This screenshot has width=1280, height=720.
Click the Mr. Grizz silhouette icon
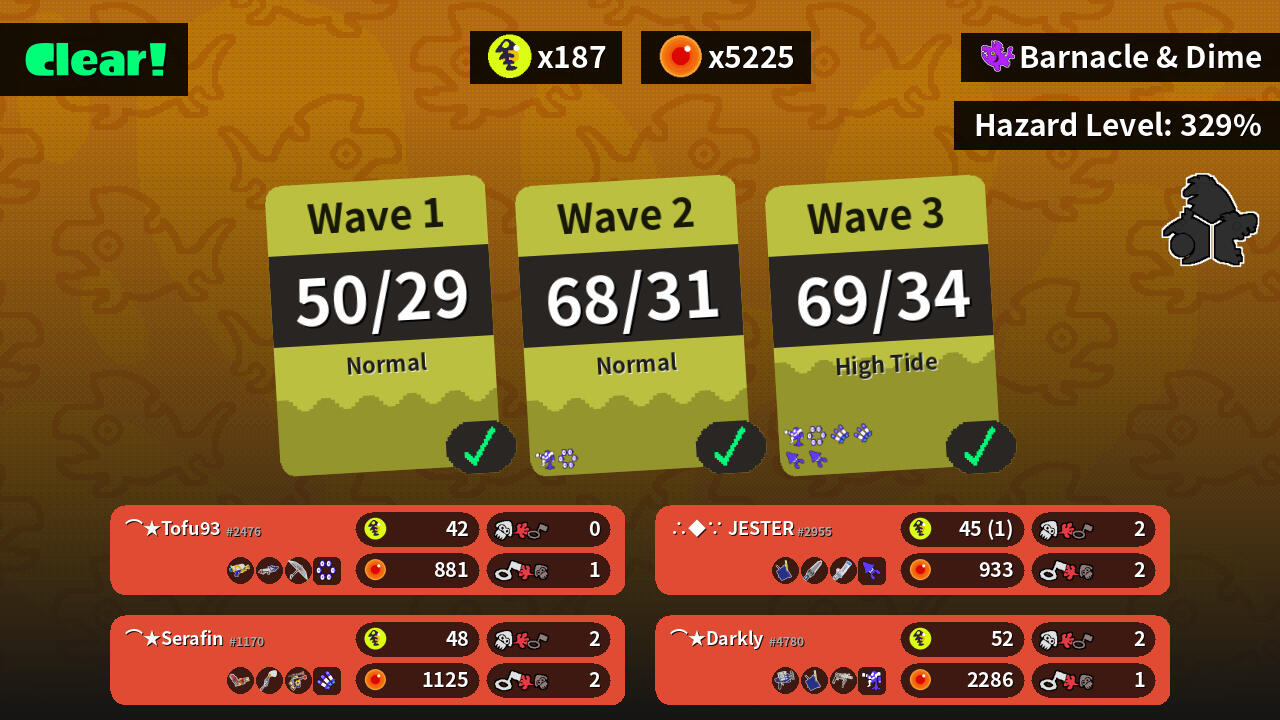click(1210, 218)
